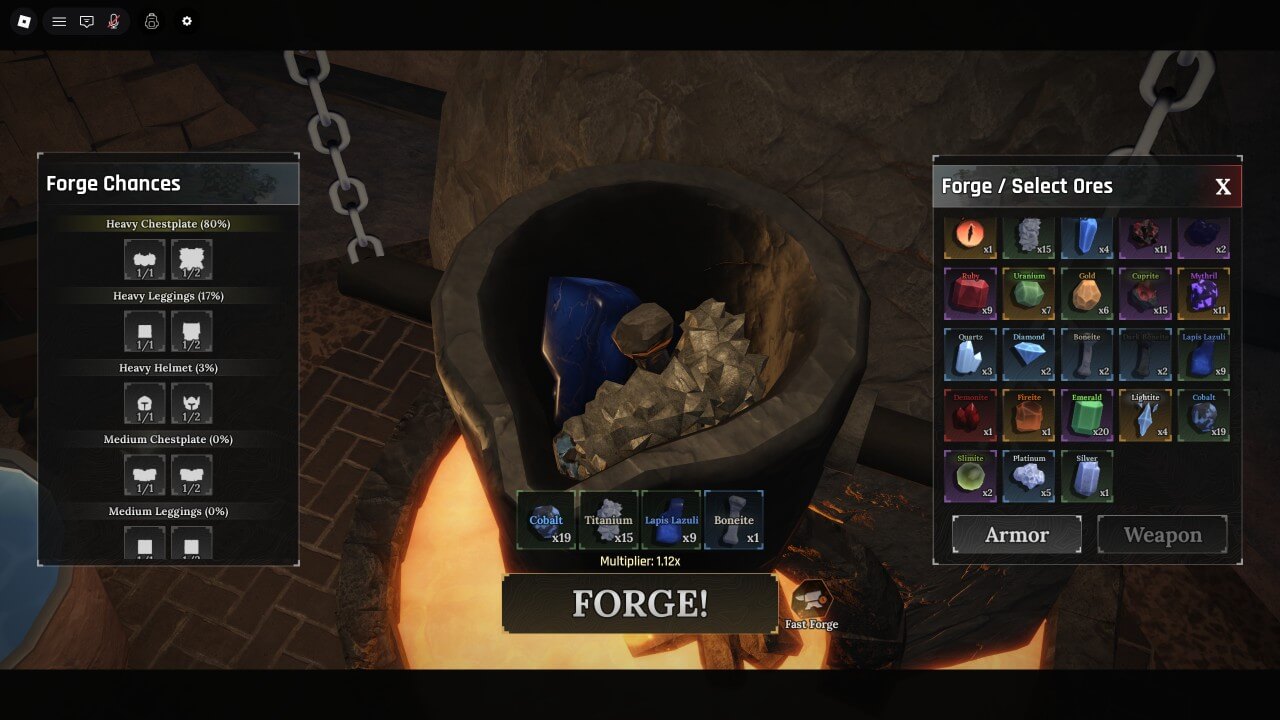
Task: Choose the Gold ore slot
Action: point(1087,294)
